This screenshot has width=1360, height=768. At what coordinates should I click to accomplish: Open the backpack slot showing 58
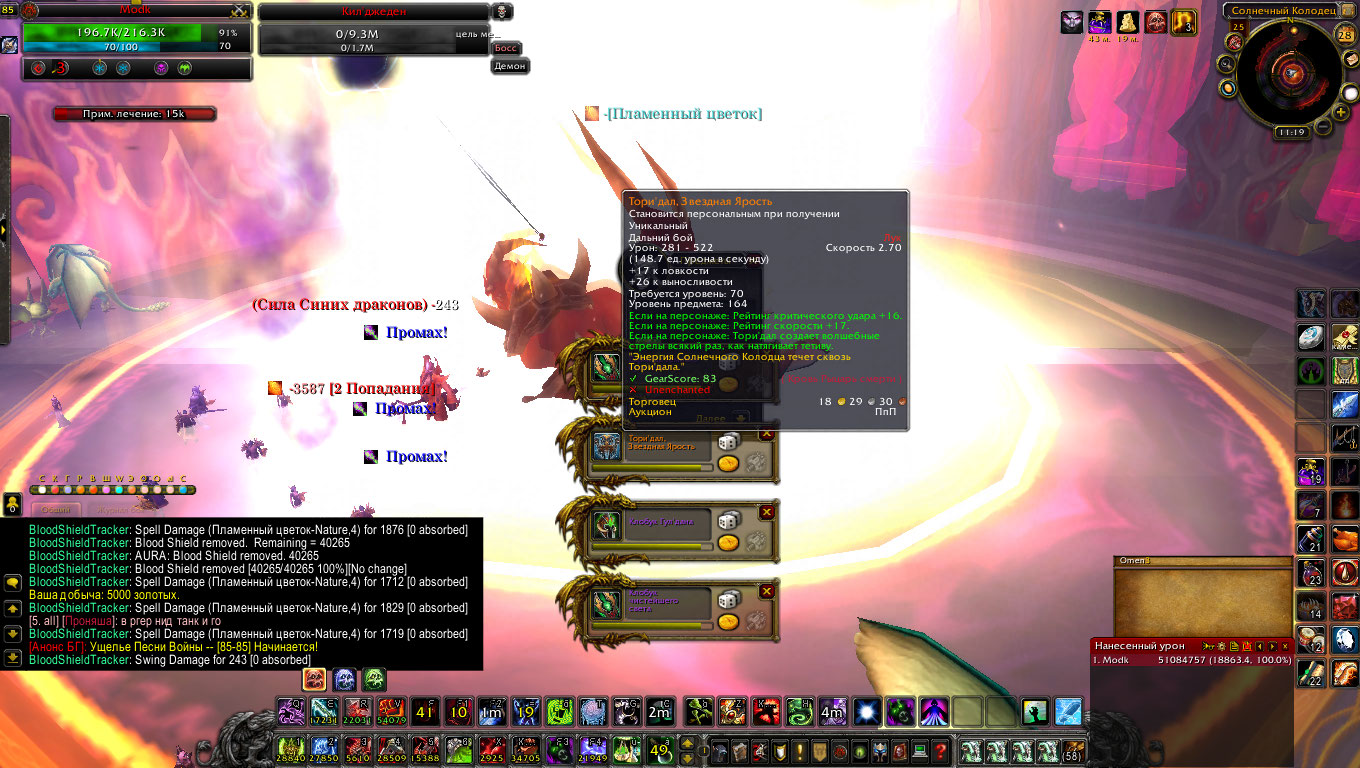1074,751
